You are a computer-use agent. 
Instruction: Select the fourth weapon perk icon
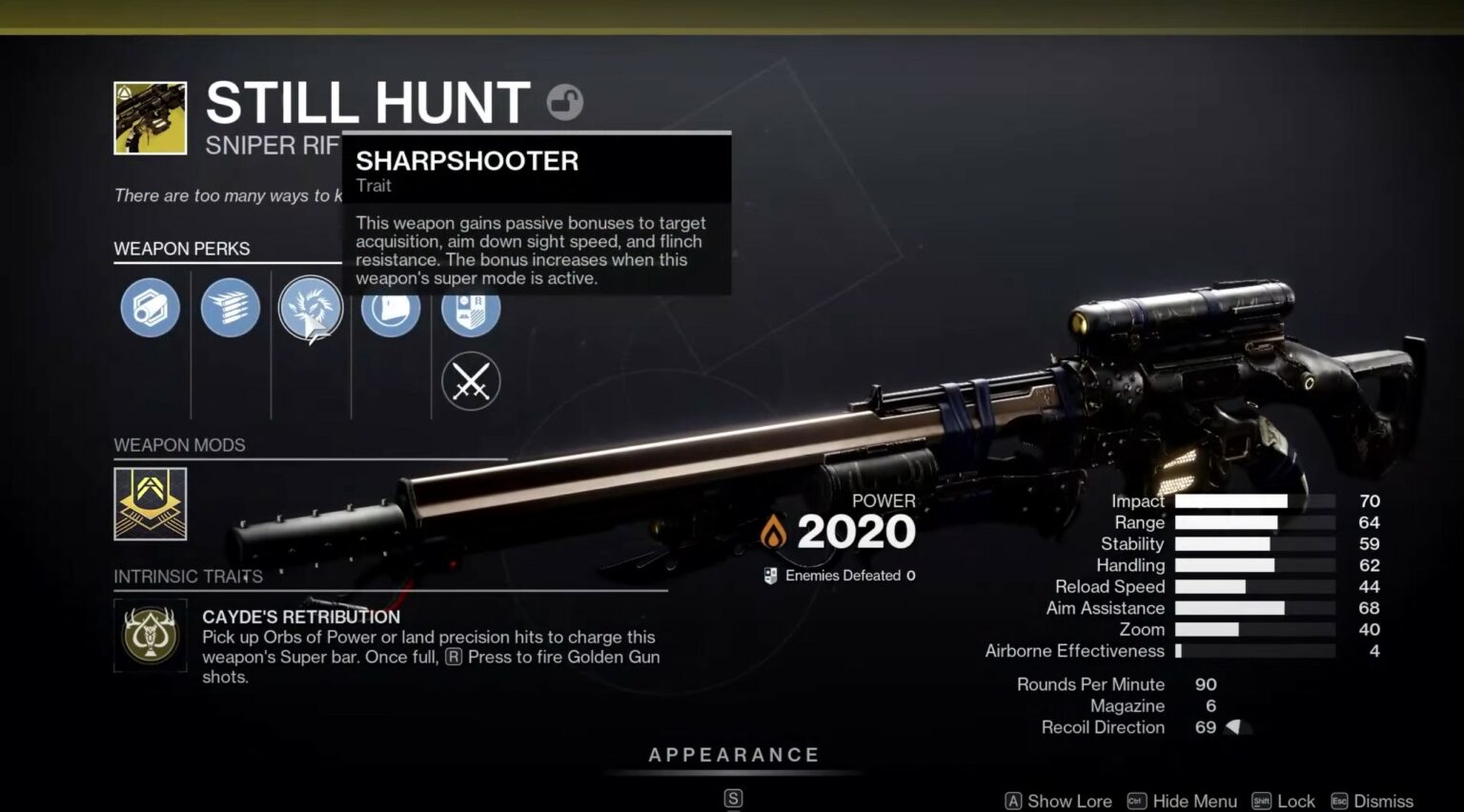click(390, 308)
